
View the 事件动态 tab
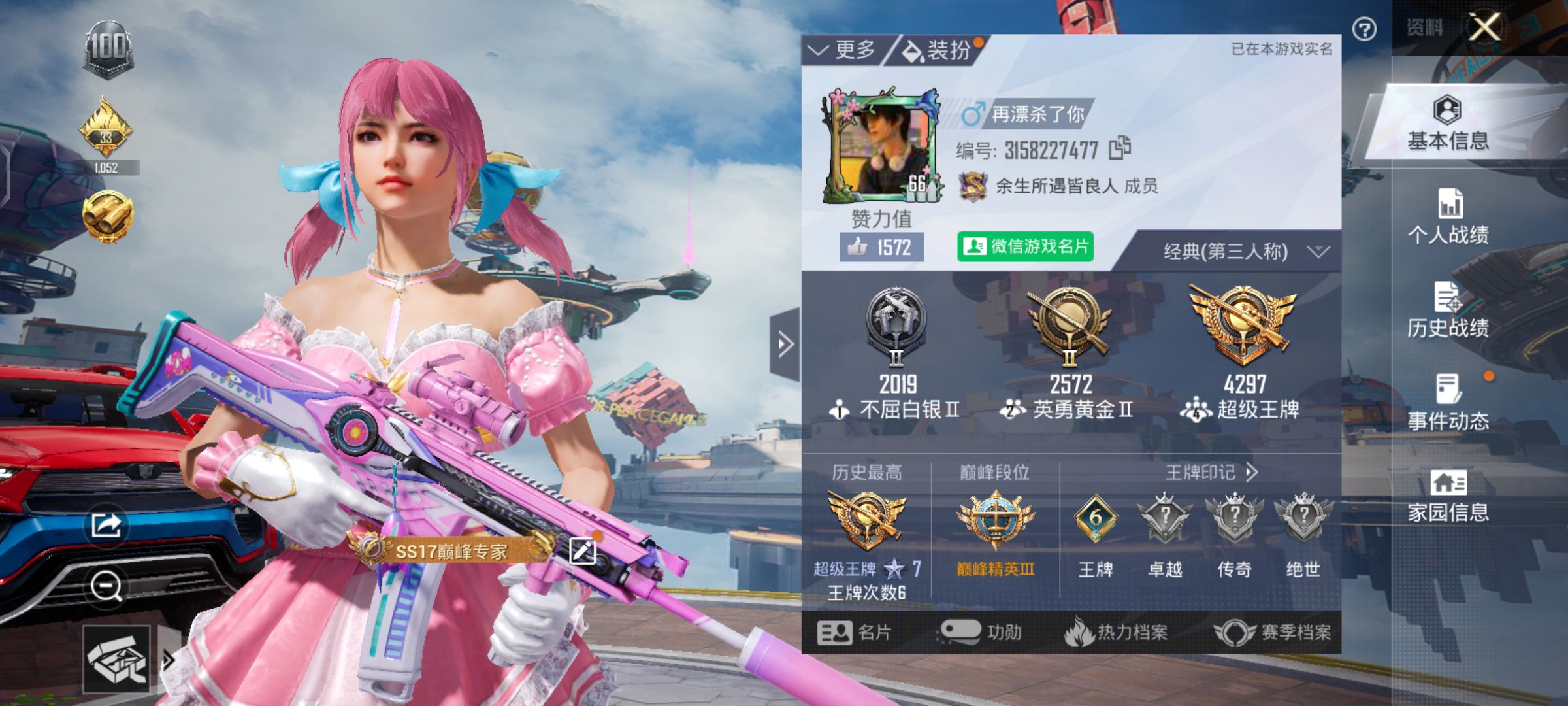pyautogui.click(x=1448, y=403)
